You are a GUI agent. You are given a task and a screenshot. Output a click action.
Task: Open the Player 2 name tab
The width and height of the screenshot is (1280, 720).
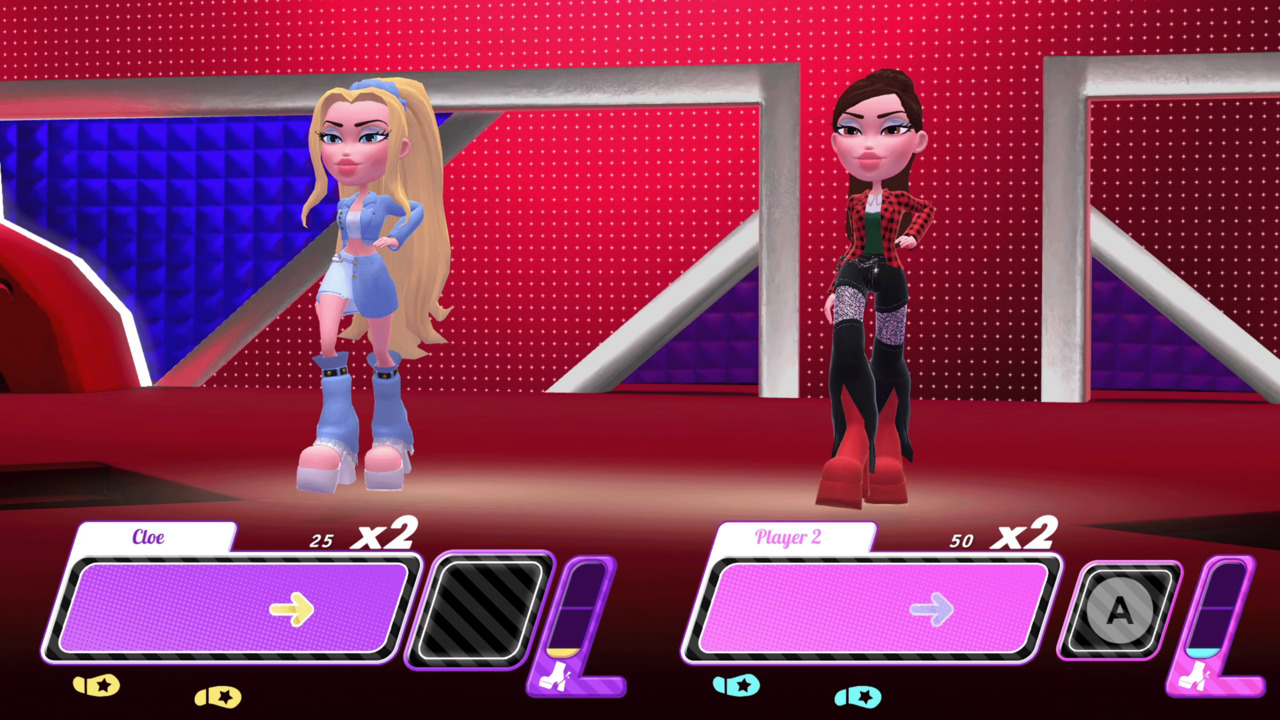click(x=789, y=537)
